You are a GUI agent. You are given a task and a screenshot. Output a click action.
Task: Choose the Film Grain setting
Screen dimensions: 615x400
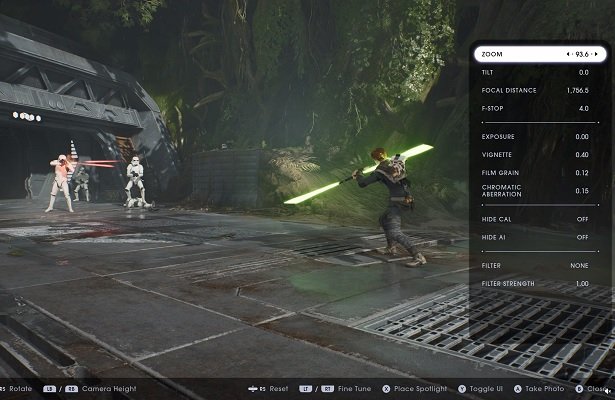[540, 172]
